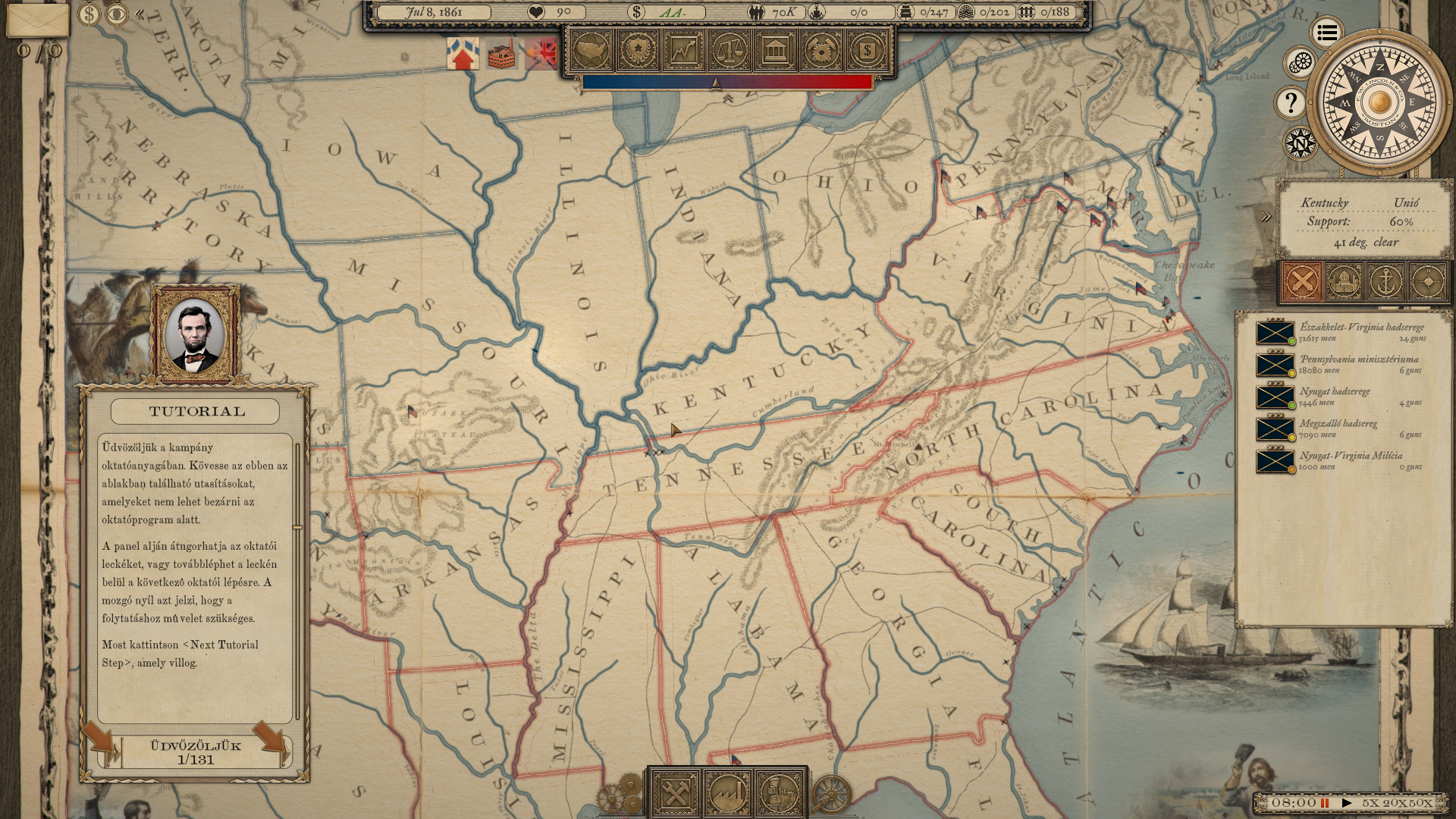Image resolution: width=1456 pixels, height=819 pixels.
Task: Open the United States map overview button
Action: click(x=592, y=51)
